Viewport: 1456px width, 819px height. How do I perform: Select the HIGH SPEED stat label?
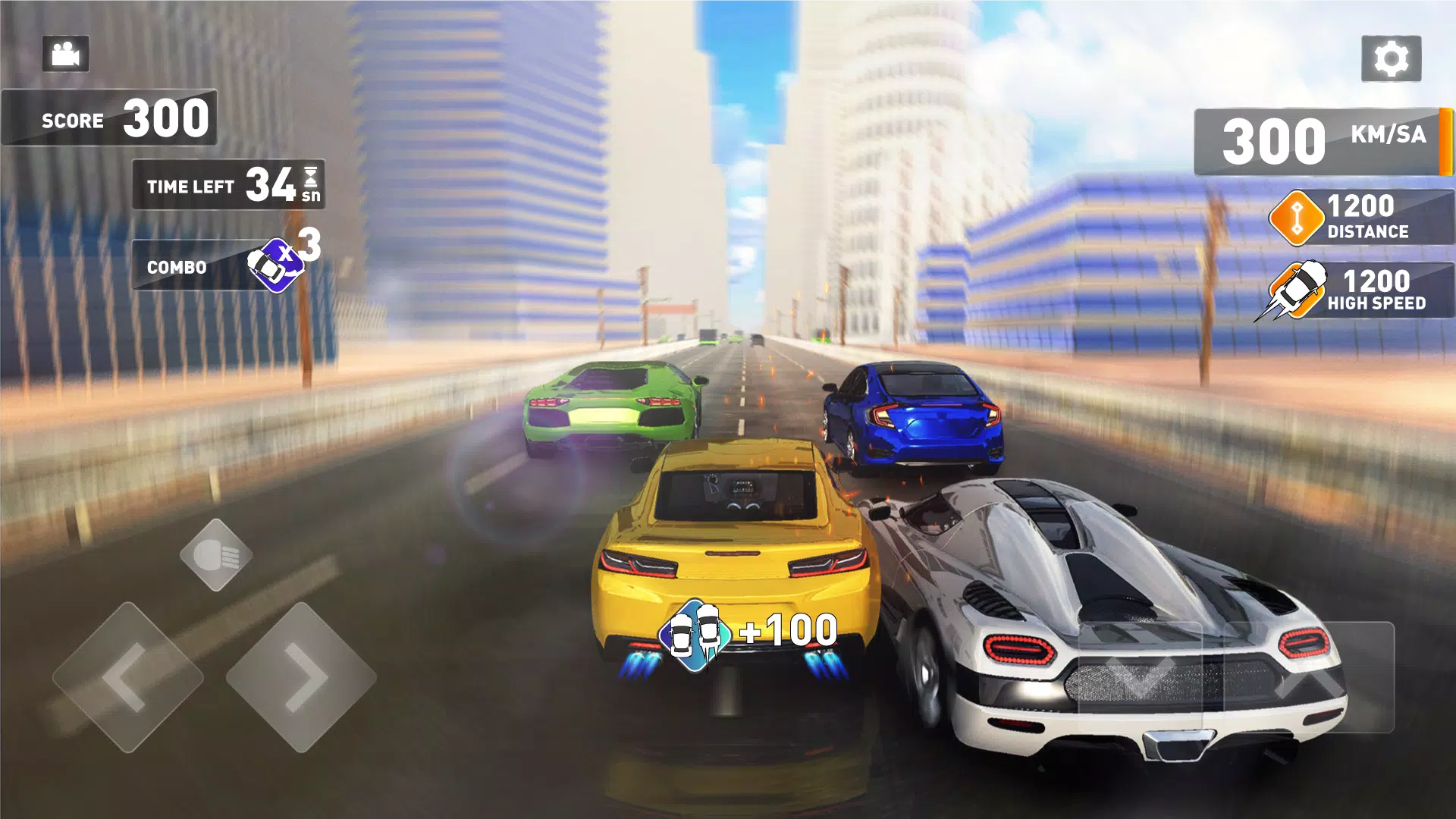coord(1376,303)
